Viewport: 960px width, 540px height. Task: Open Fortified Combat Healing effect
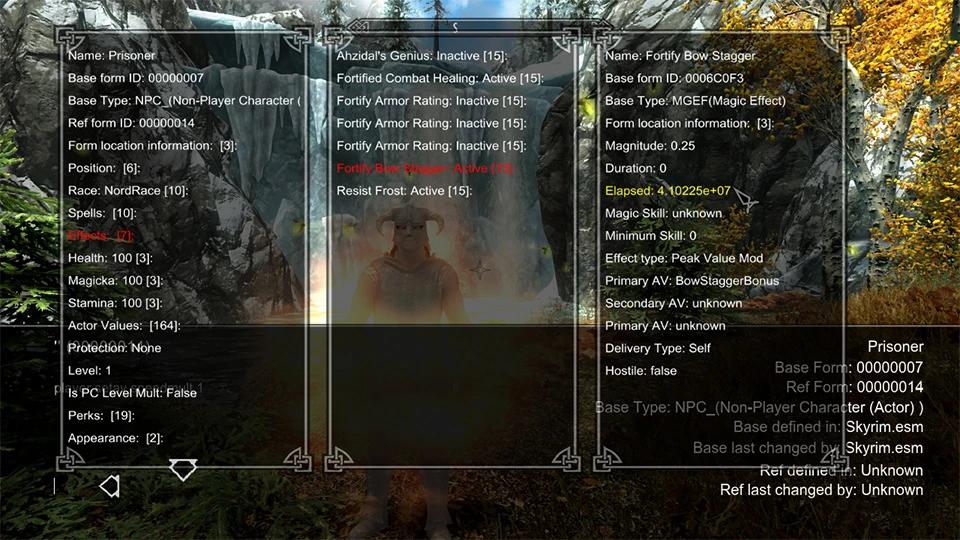click(x=439, y=78)
